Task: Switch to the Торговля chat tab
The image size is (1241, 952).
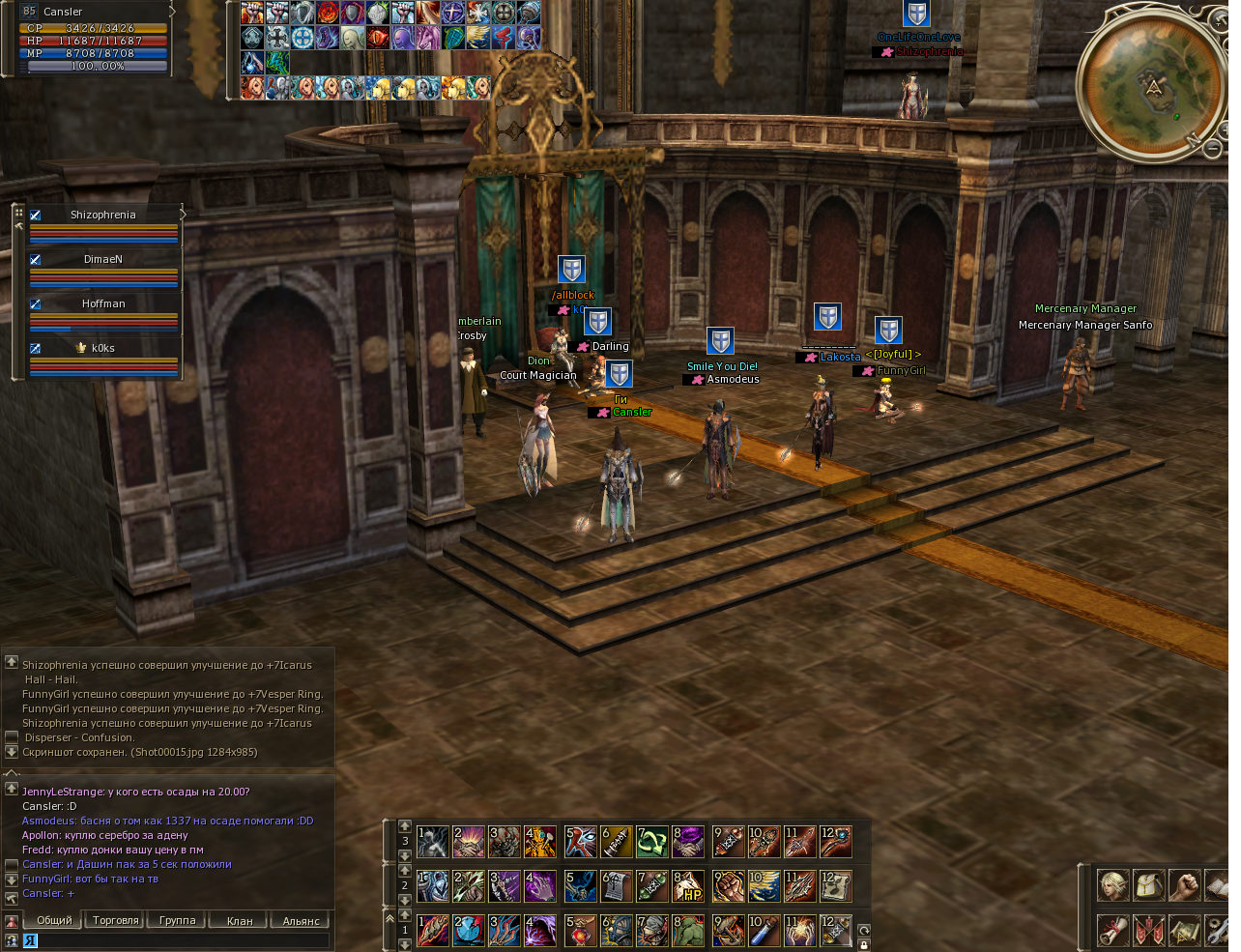Action: click(116, 920)
